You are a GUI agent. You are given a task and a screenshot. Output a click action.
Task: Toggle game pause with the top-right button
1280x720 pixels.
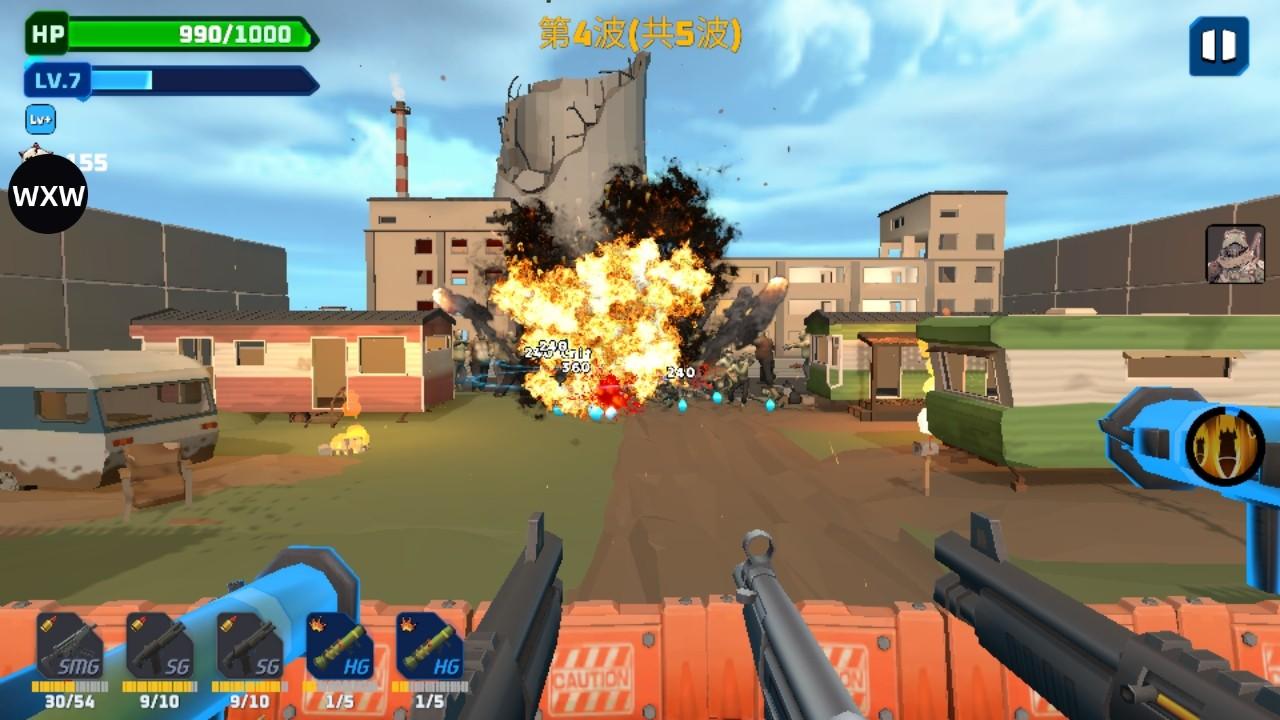click(1218, 44)
